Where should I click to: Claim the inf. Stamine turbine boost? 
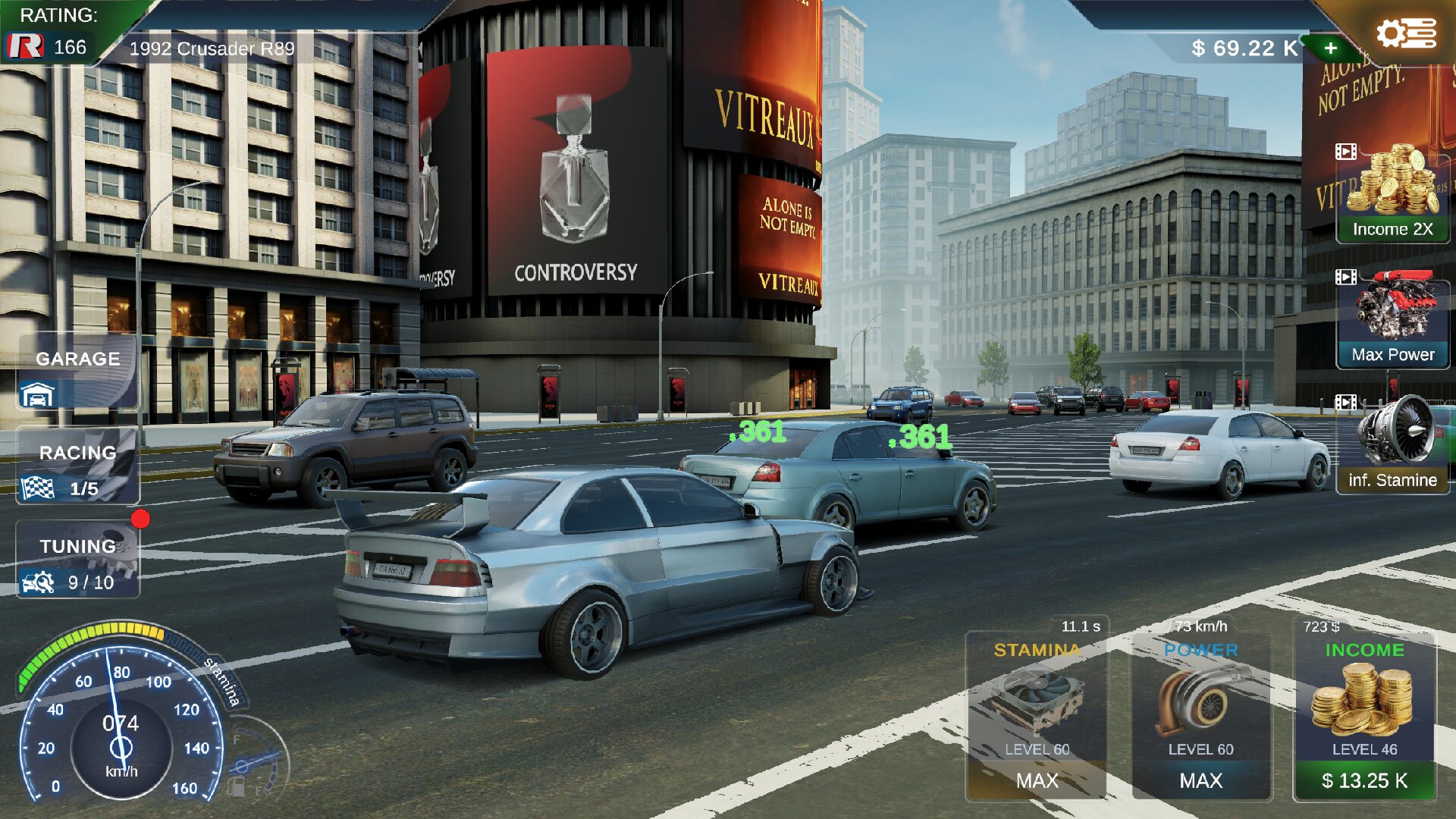(1392, 445)
